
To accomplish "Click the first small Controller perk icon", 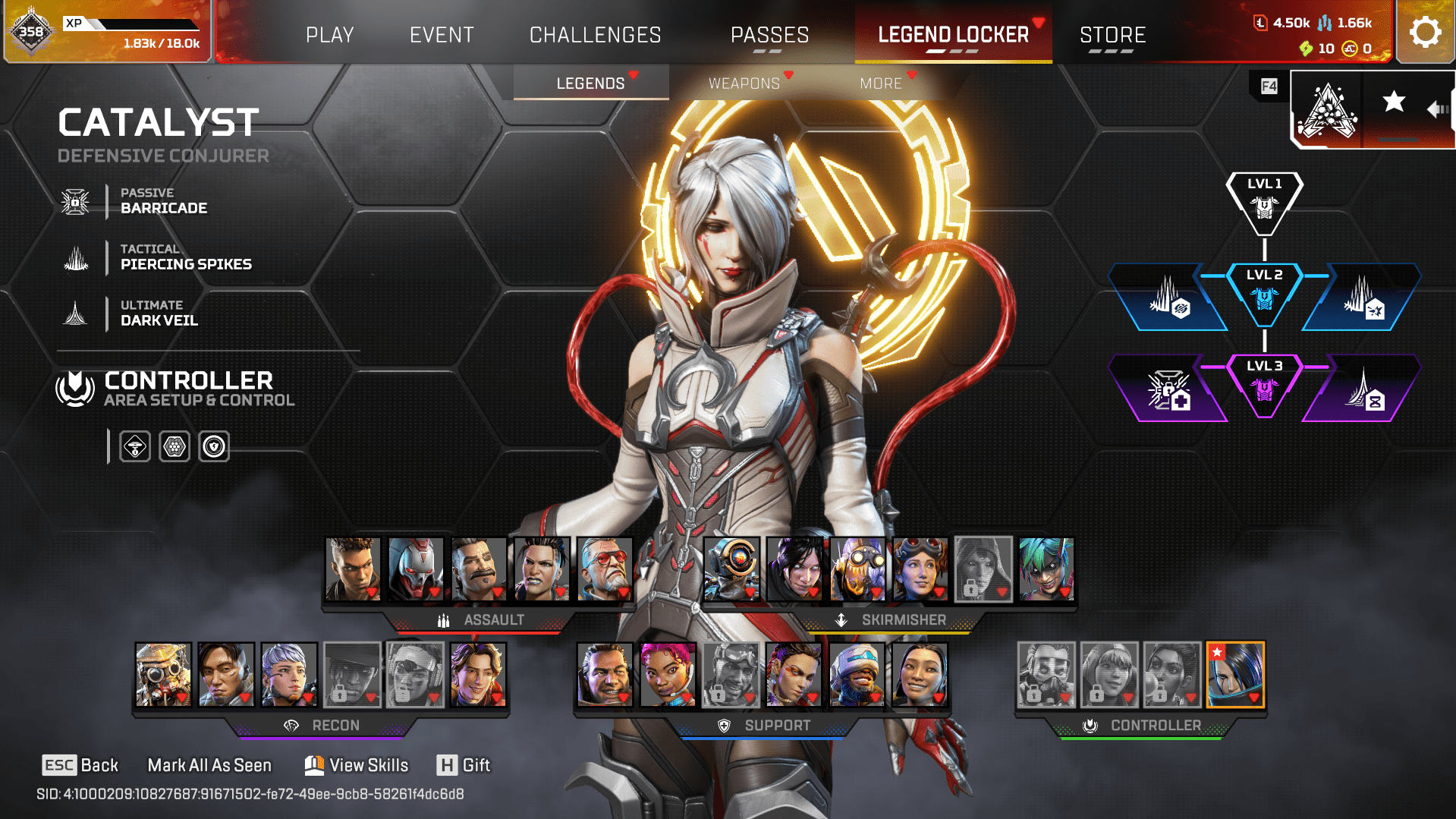I will 134,446.
